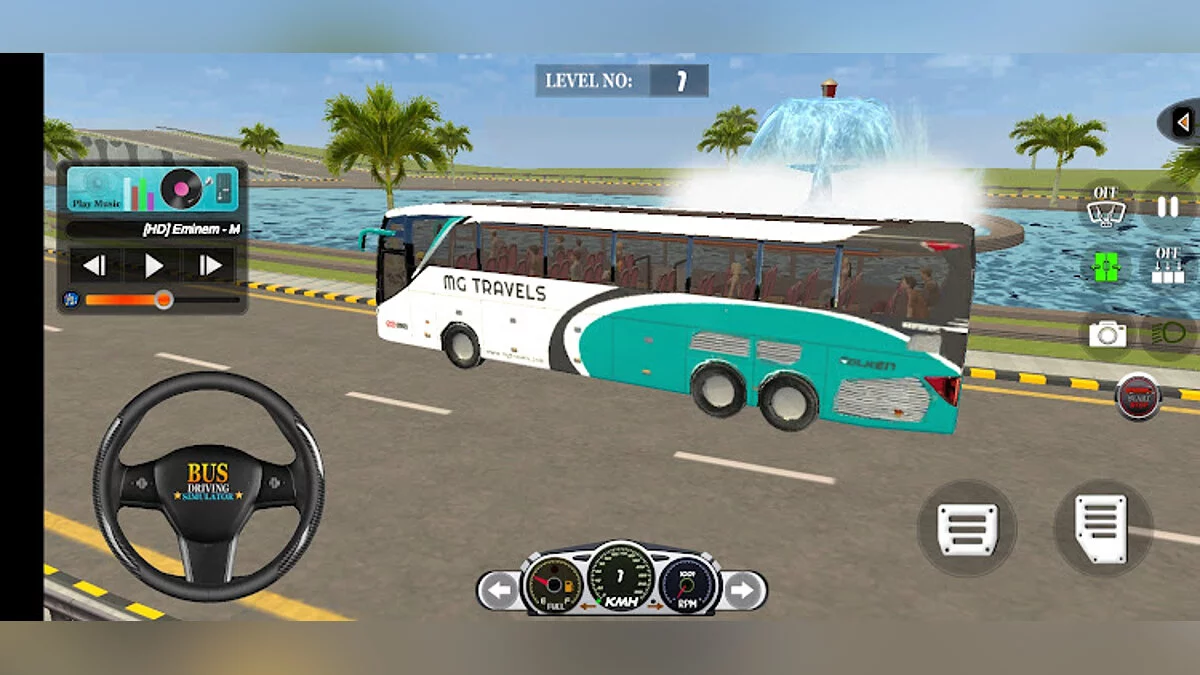Viewport: 1200px width, 675px height.
Task: Switch the camera view
Action: coord(1106,334)
